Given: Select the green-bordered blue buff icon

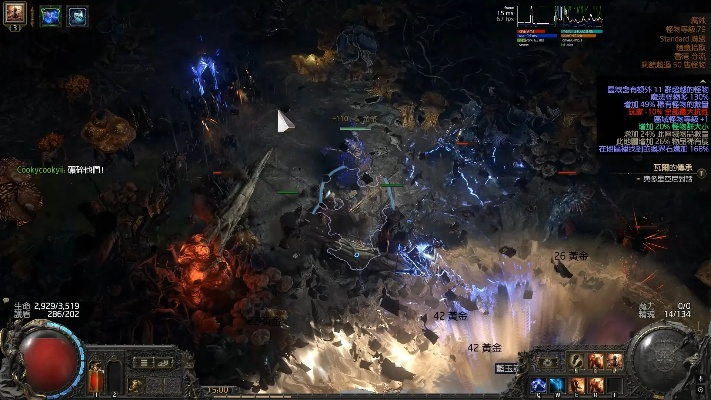Looking at the screenshot, I should pyautogui.click(x=51, y=16).
